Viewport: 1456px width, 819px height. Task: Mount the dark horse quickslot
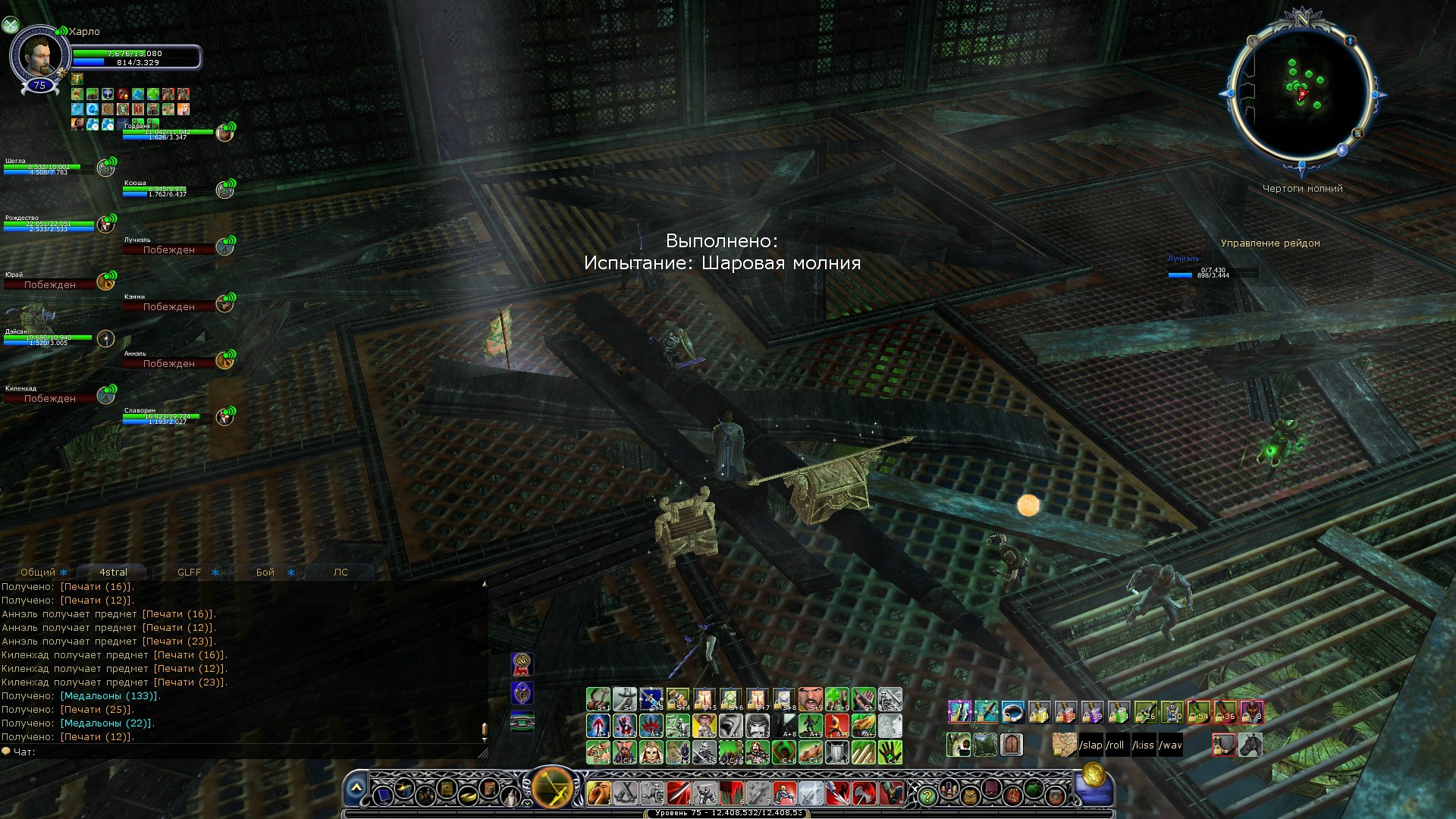[1250, 745]
